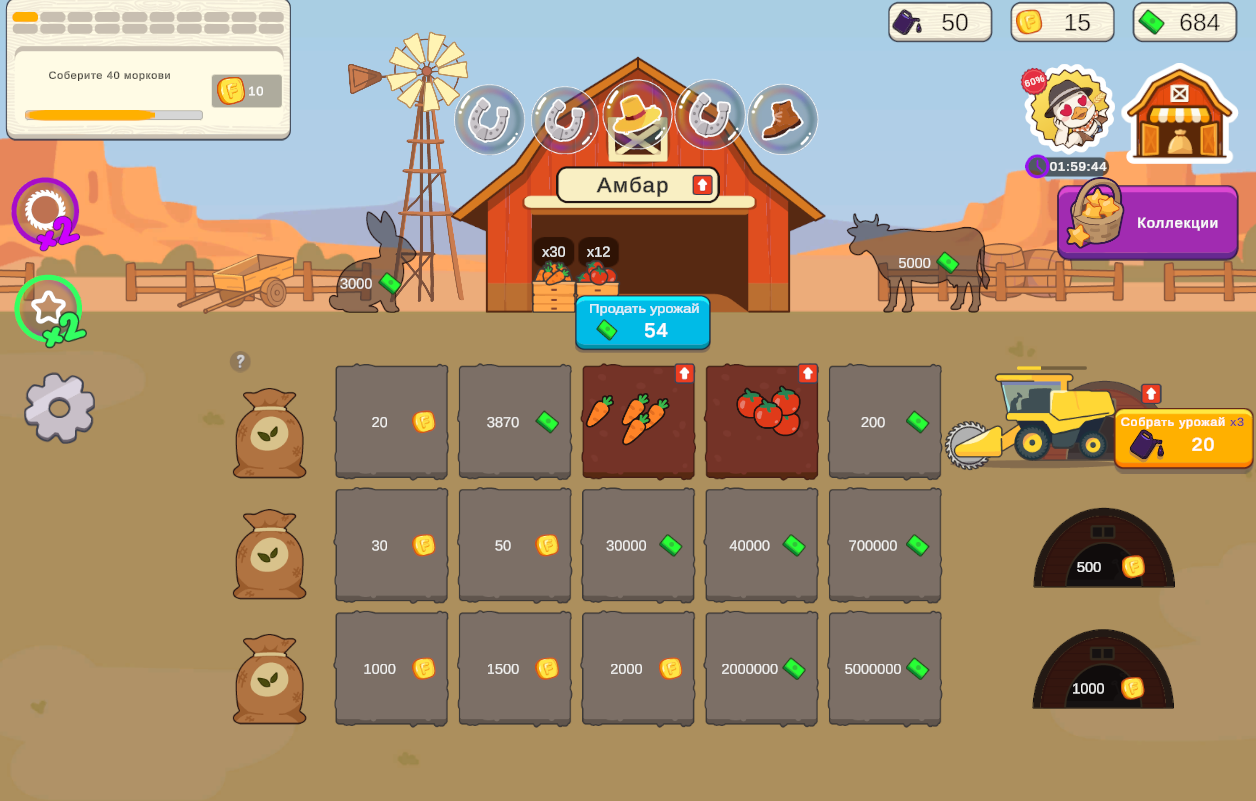Open the barn shop icon
Image resolution: width=1256 pixels, height=801 pixels.
1179,114
